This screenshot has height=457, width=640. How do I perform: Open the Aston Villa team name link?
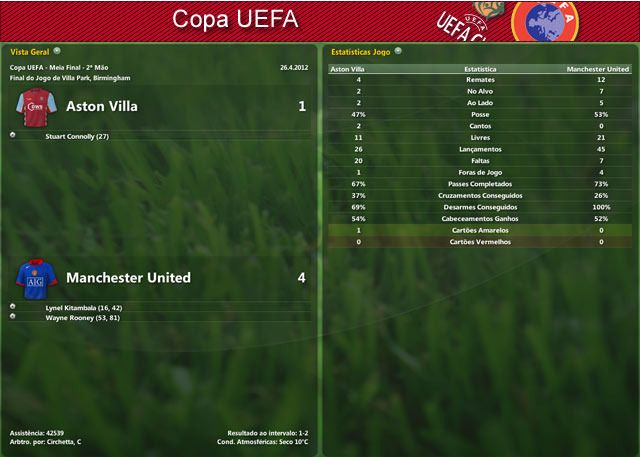point(101,106)
